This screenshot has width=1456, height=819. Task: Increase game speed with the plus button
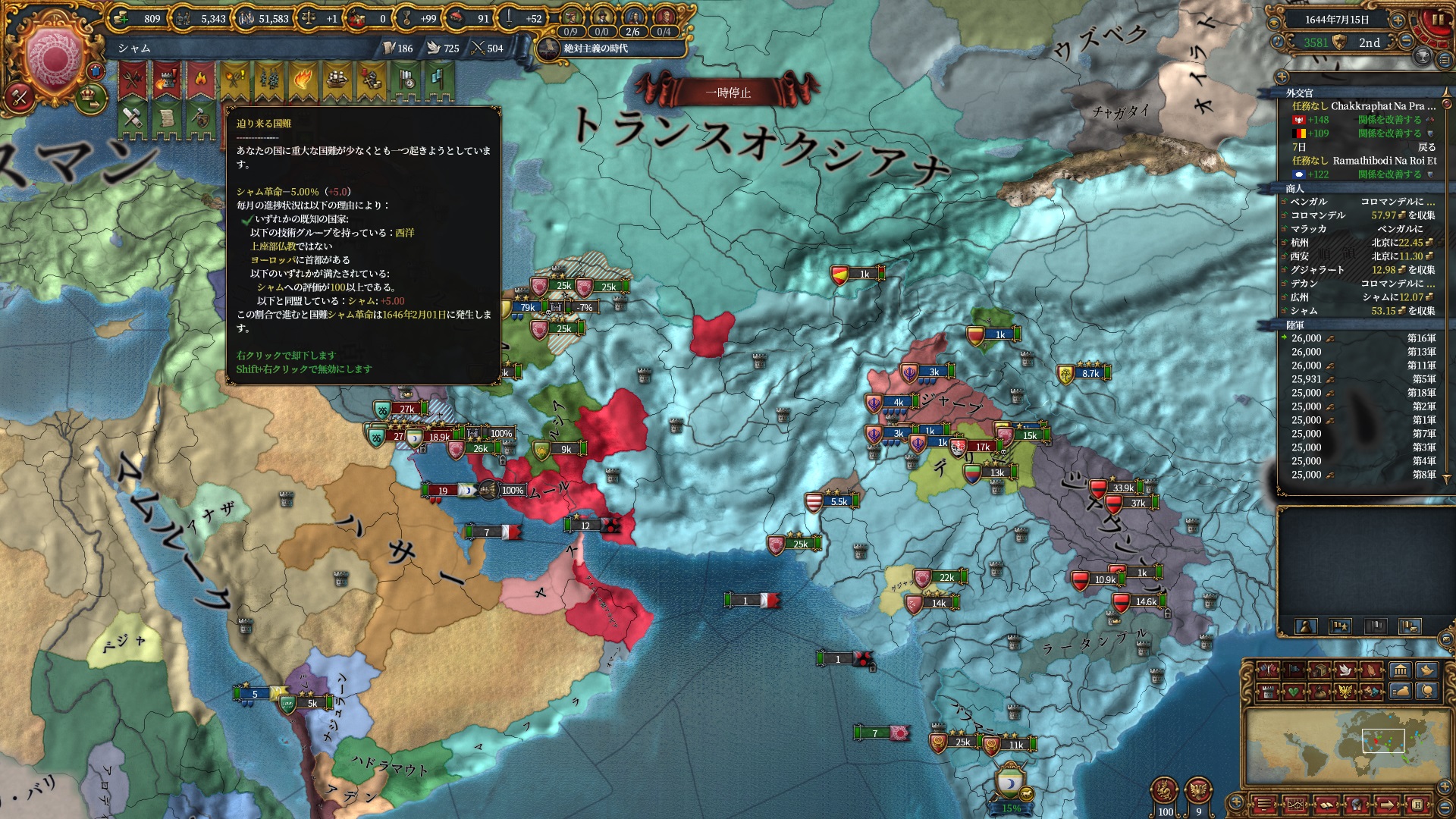1397,20
